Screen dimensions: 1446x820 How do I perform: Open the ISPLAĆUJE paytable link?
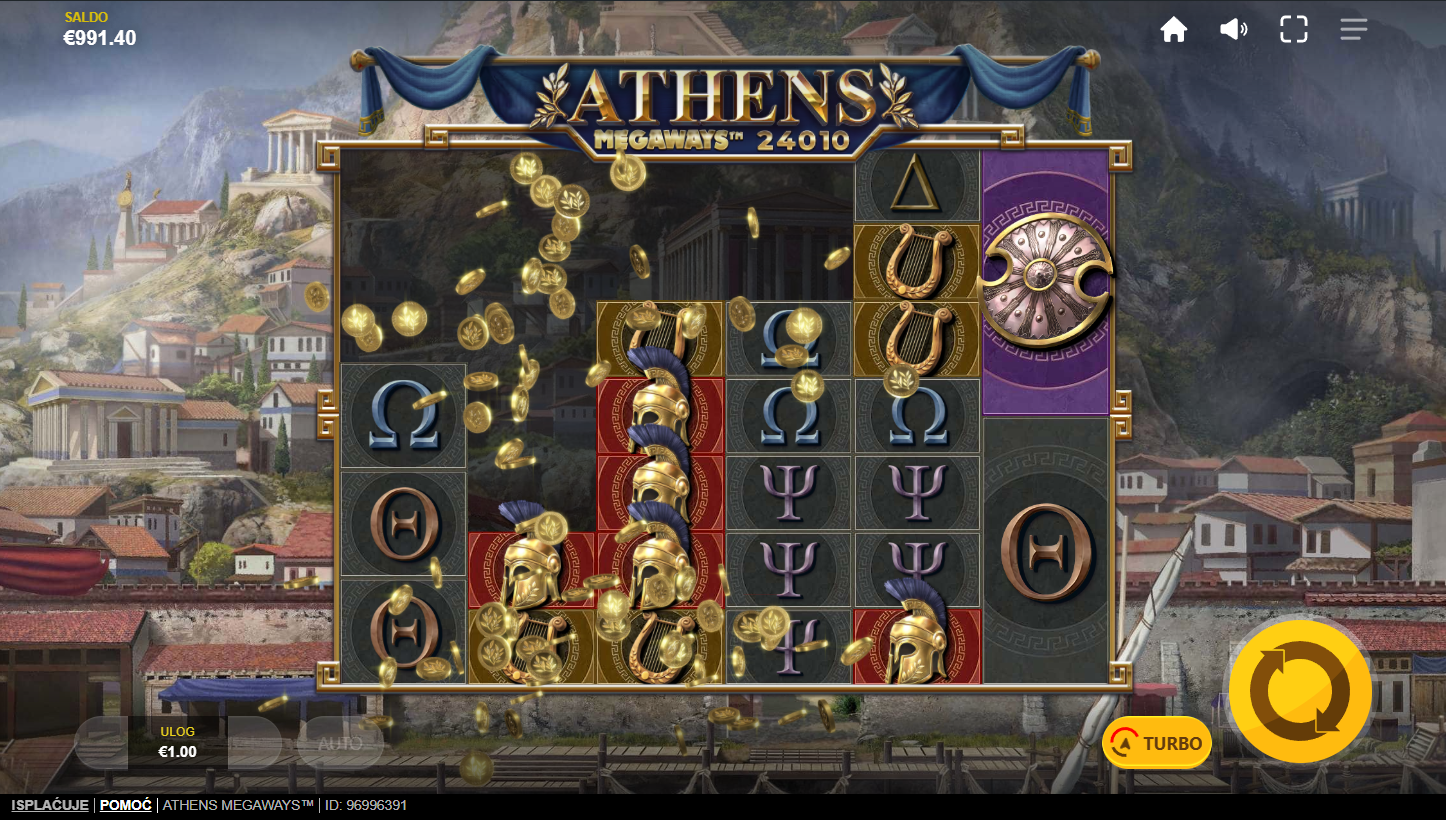click(50, 805)
